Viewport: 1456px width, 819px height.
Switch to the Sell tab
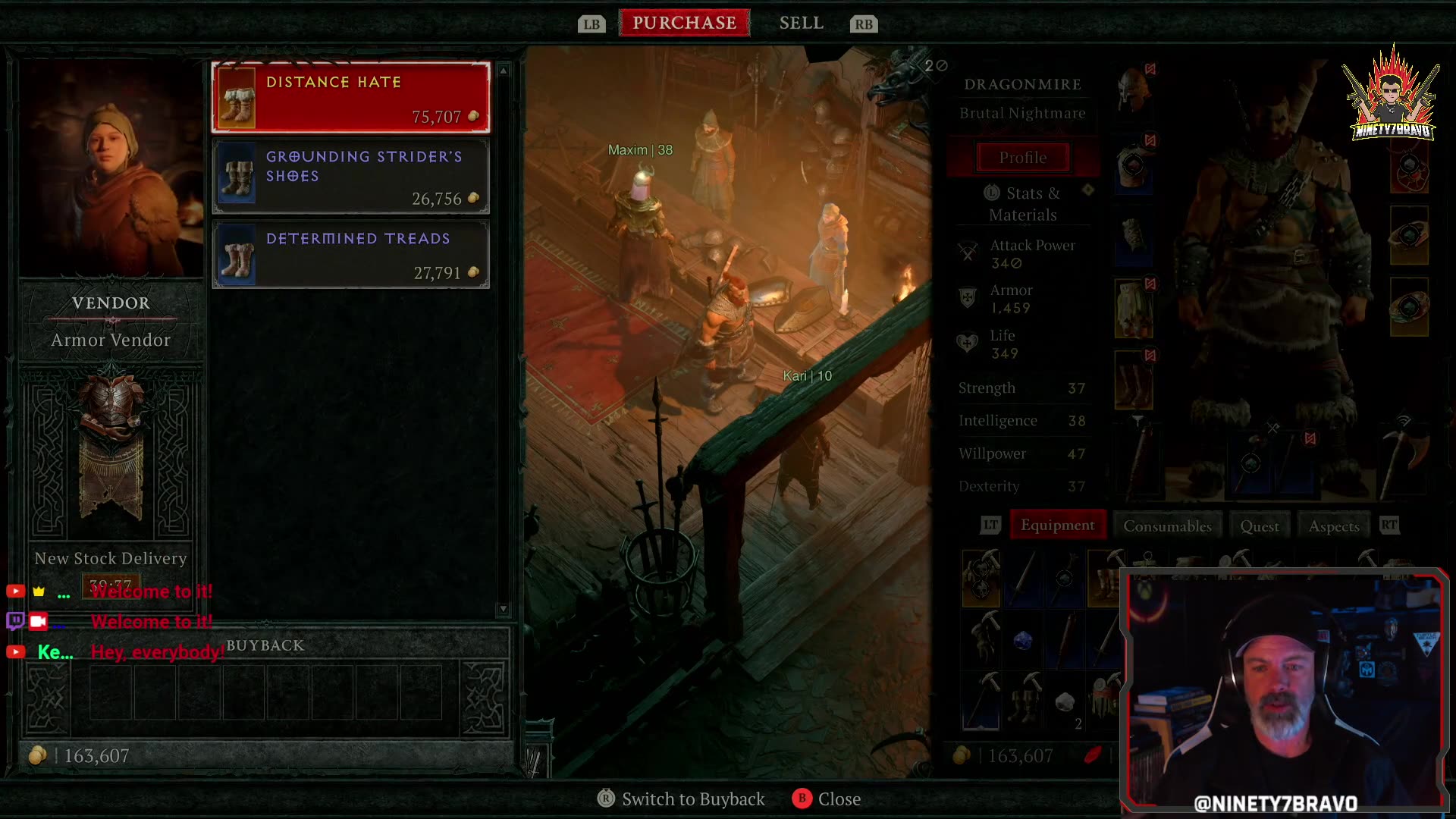pos(801,22)
